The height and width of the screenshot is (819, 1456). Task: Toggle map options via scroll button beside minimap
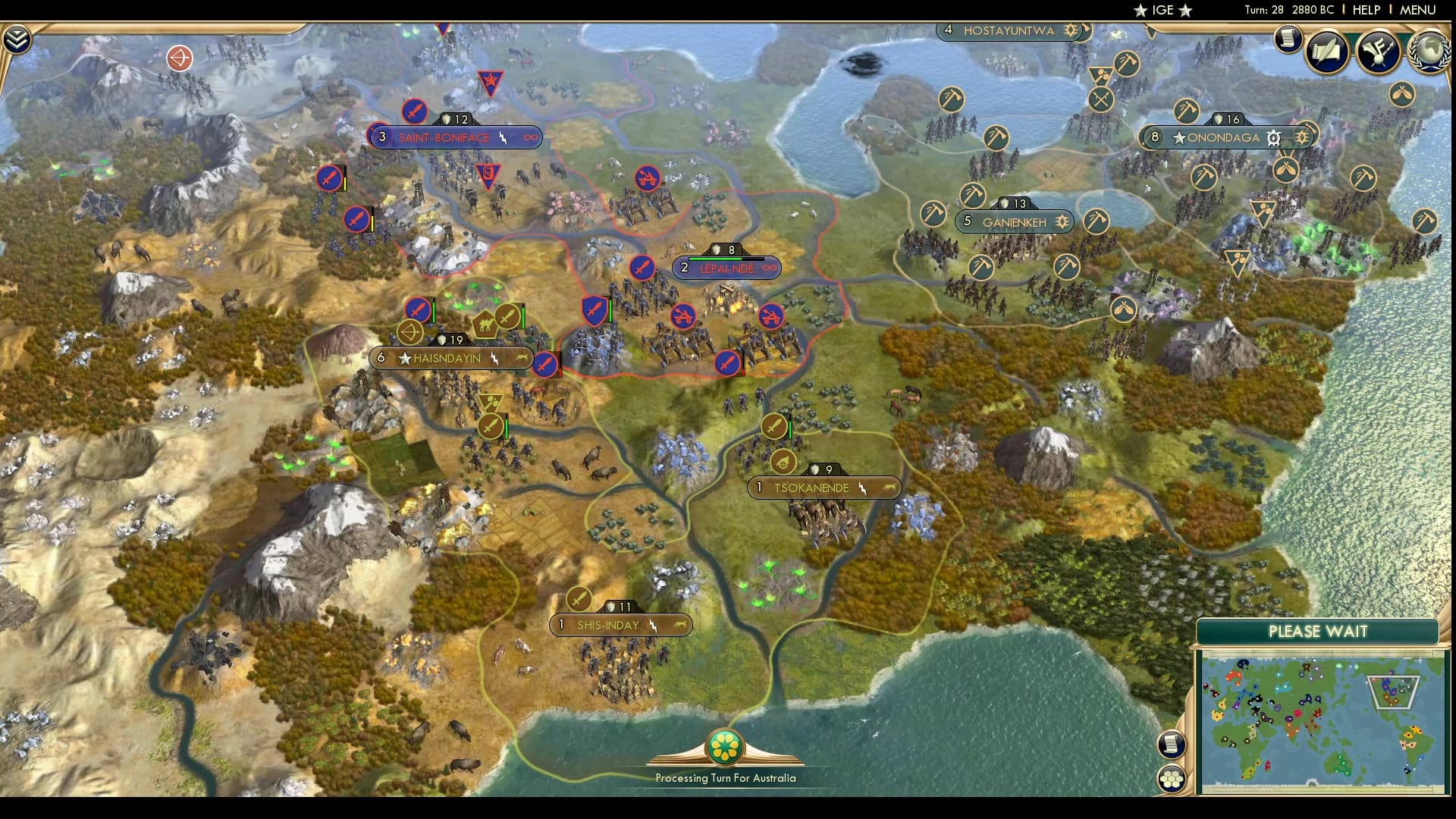pyautogui.click(x=1172, y=743)
